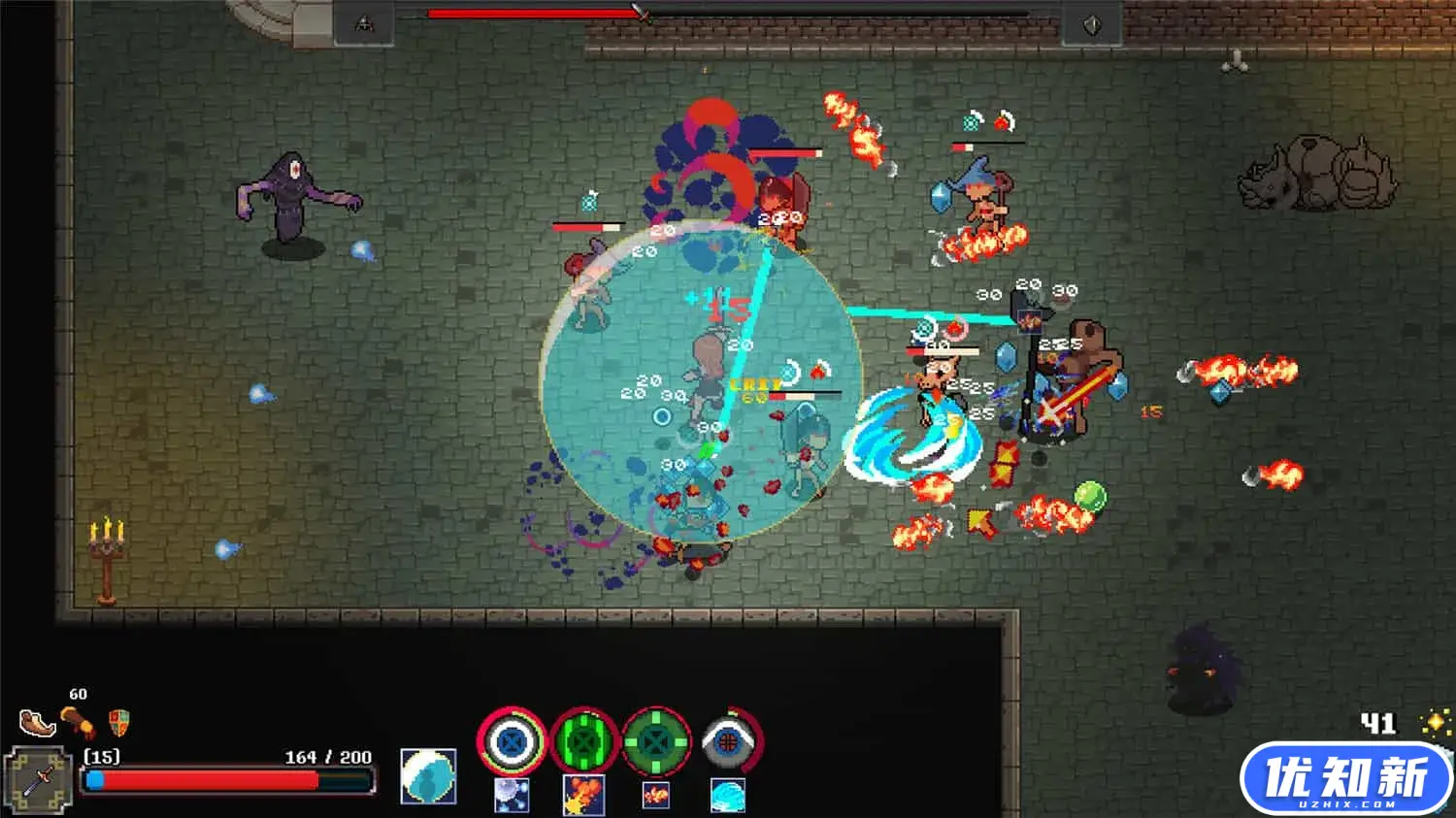Cast the fire explosion spell
This screenshot has width=1456, height=818.
coord(583,795)
